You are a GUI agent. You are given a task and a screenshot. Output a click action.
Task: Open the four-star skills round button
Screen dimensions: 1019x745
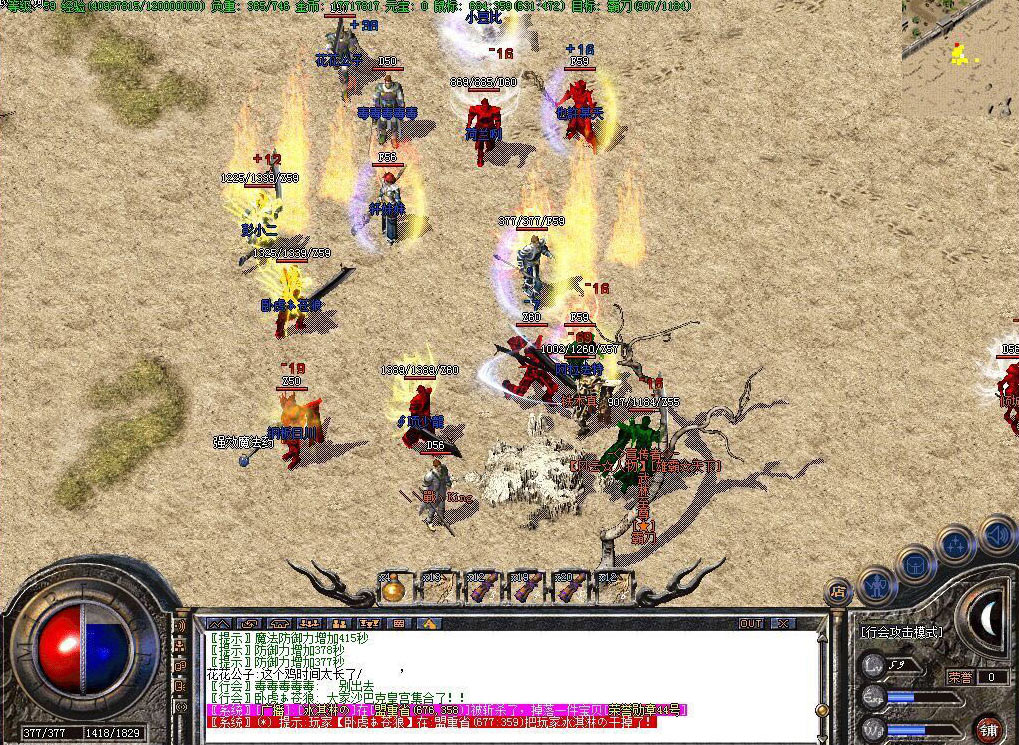[956, 545]
